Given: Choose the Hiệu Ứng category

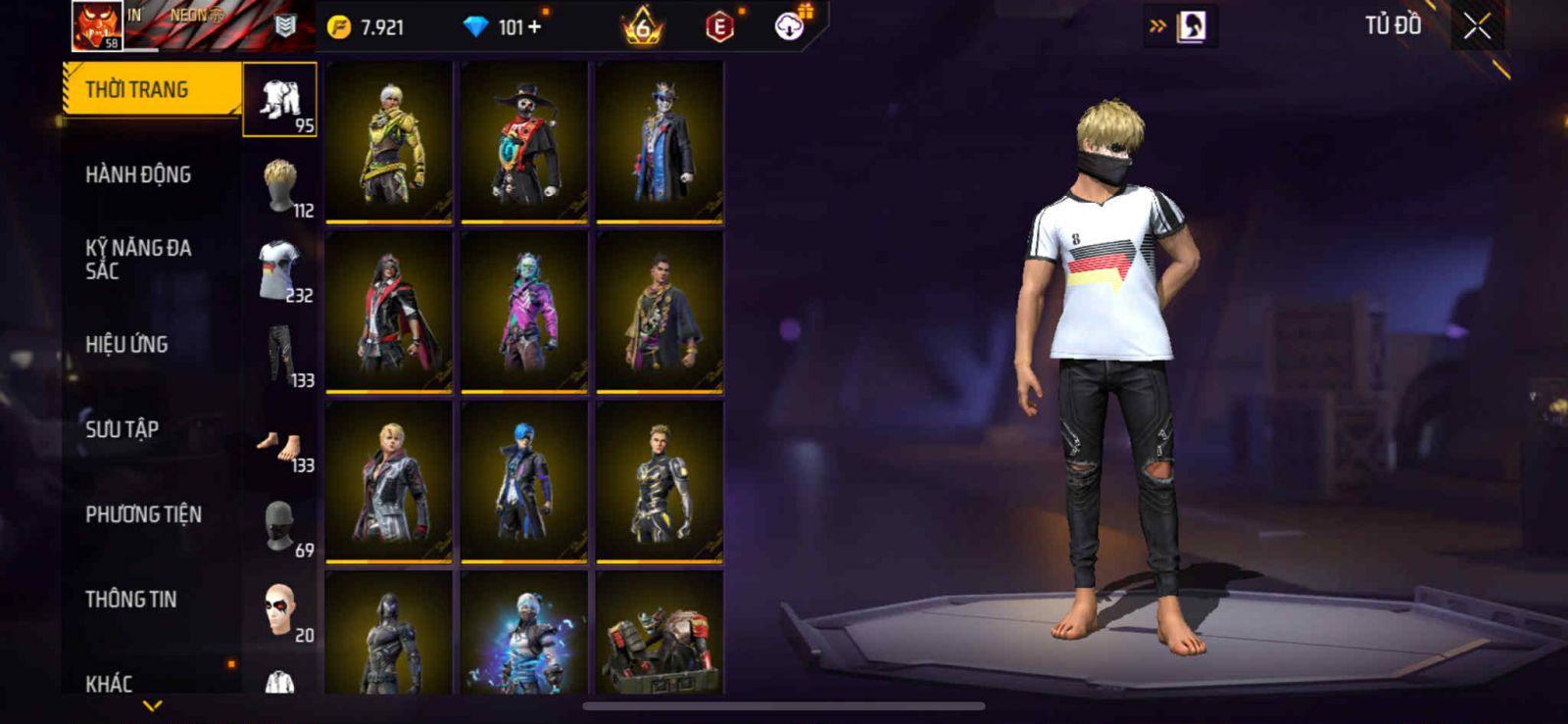Looking at the screenshot, I should coord(126,345).
